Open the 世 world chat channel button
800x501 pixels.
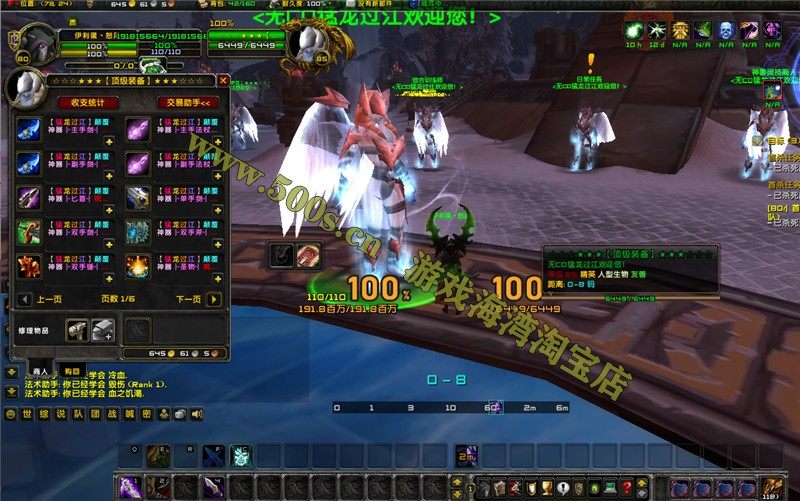pyautogui.click(x=27, y=414)
